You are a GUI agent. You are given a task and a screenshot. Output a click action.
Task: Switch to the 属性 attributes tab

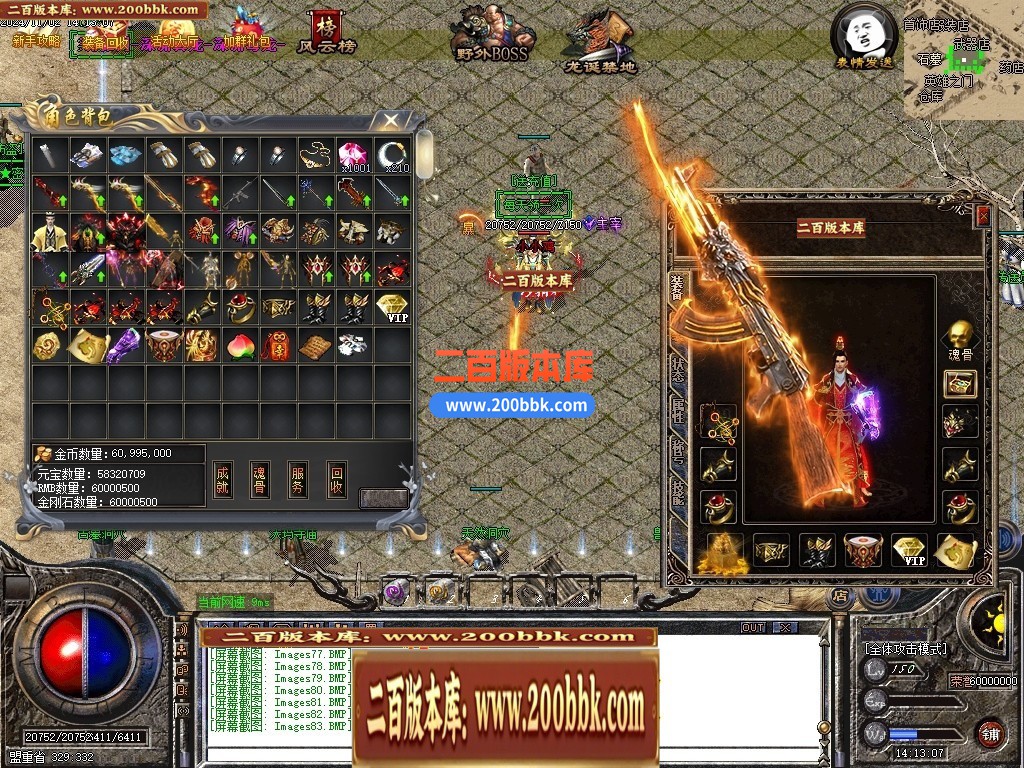click(678, 411)
